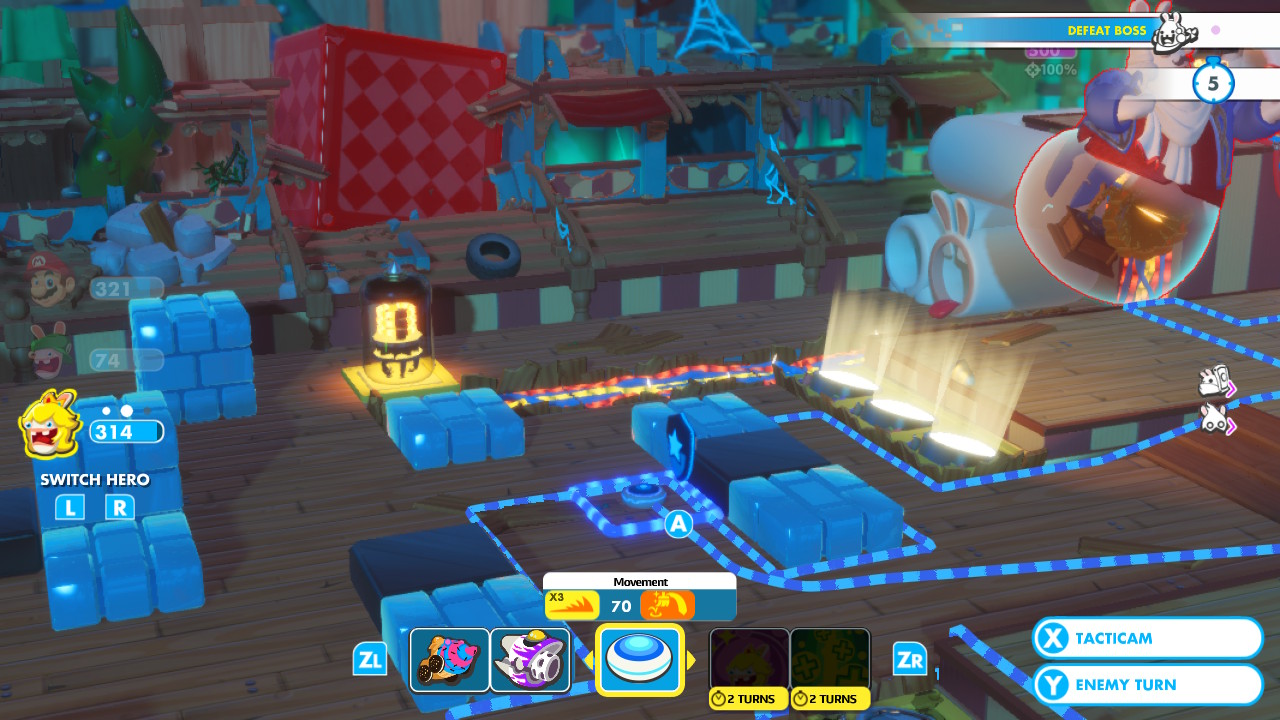
Task: Click the dash X3 flame indicator above the toolbar
Action: point(571,605)
